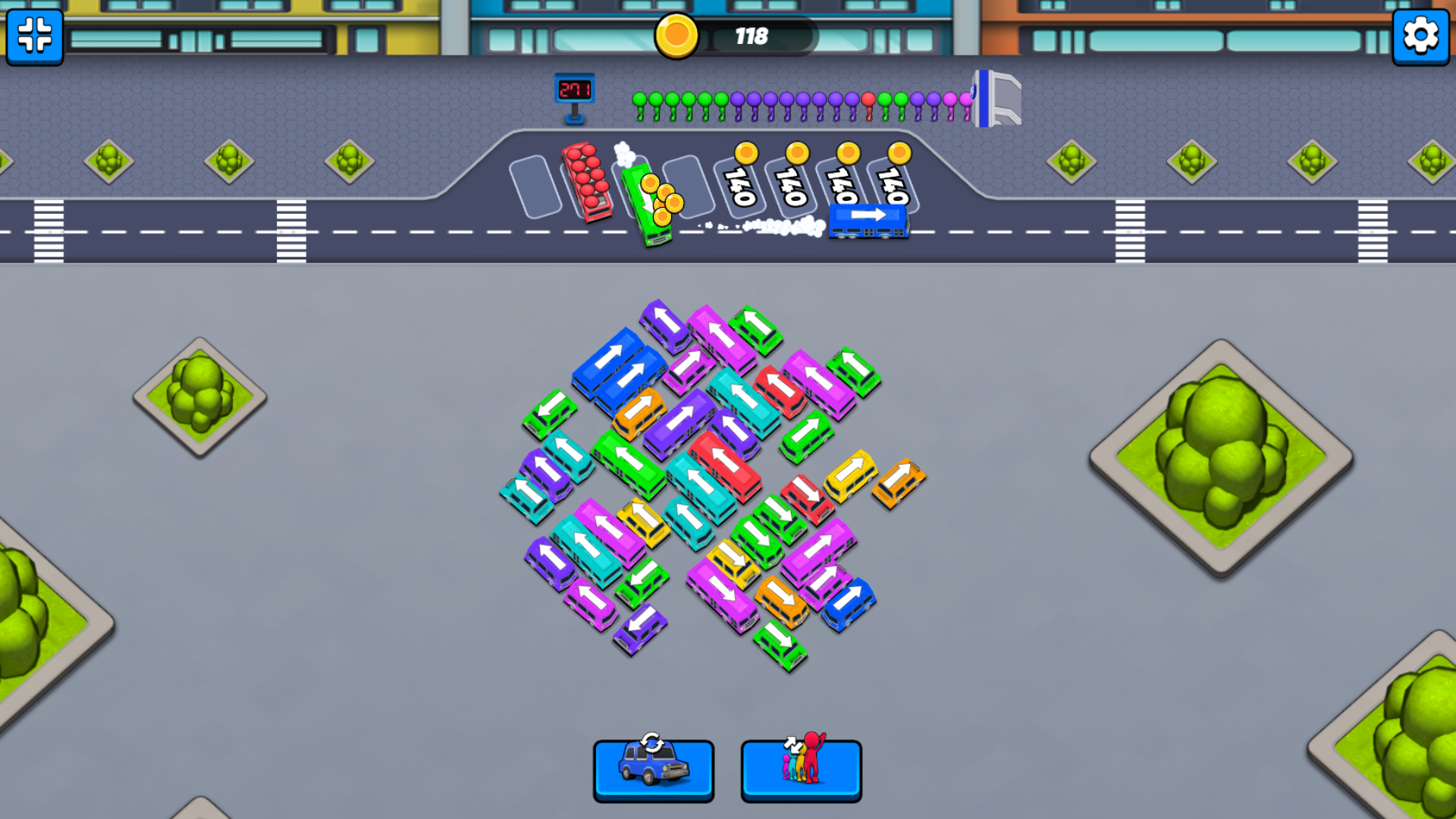Activate the blue car shuffle booster

[654, 770]
